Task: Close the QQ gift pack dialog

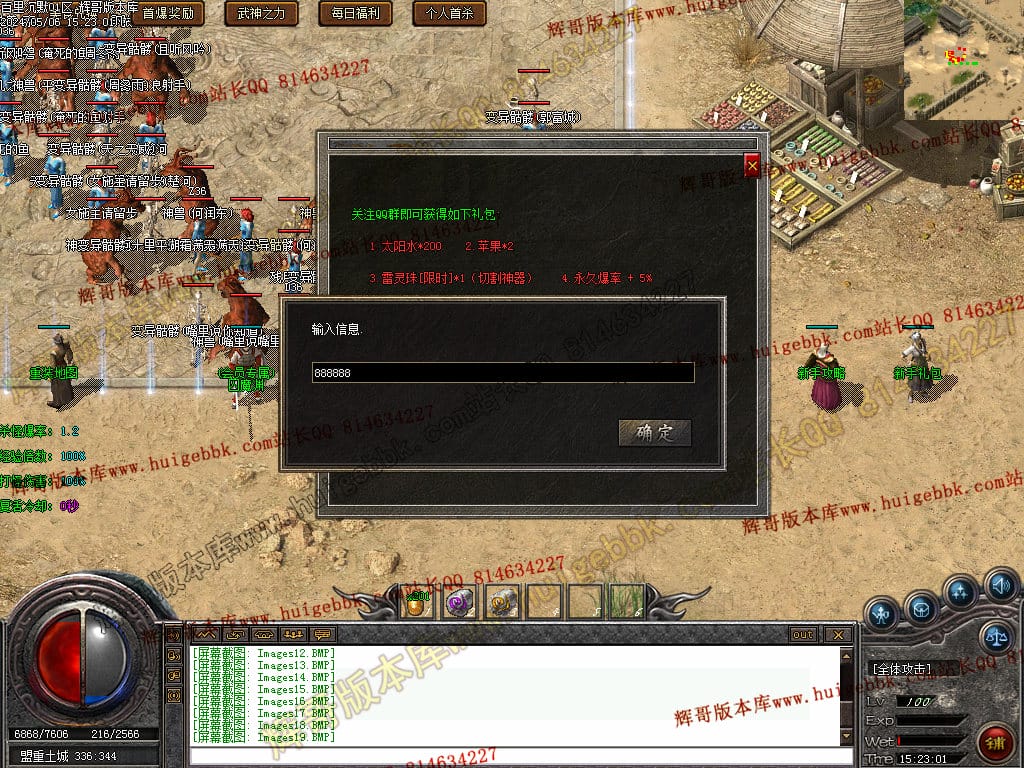Action: (x=752, y=166)
